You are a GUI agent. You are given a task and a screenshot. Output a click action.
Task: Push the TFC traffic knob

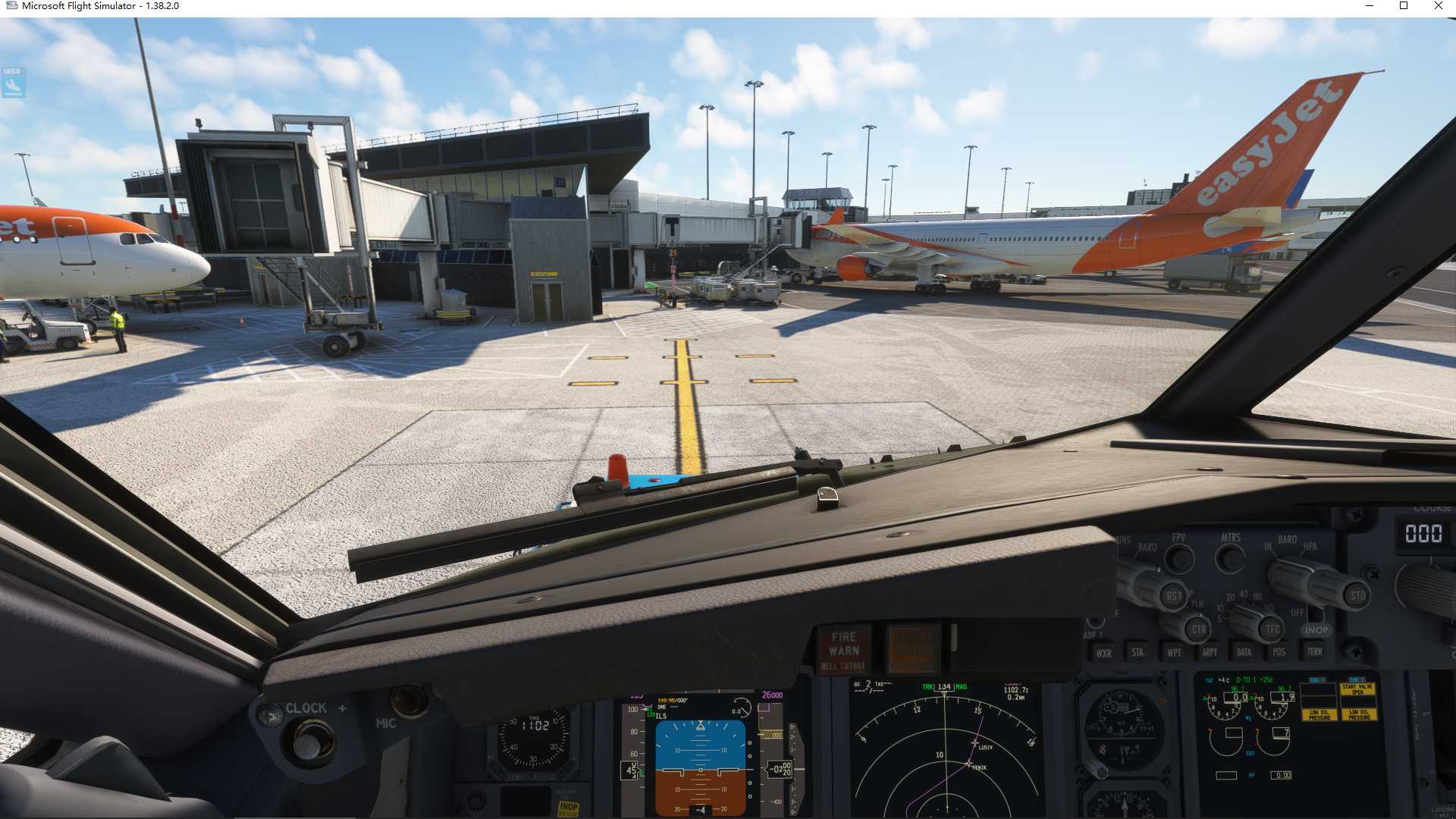click(x=1272, y=629)
